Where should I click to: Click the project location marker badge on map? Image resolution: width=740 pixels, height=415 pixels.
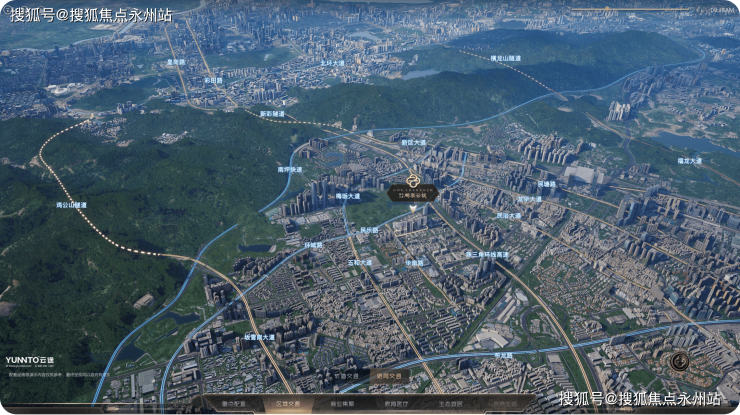click(414, 190)
